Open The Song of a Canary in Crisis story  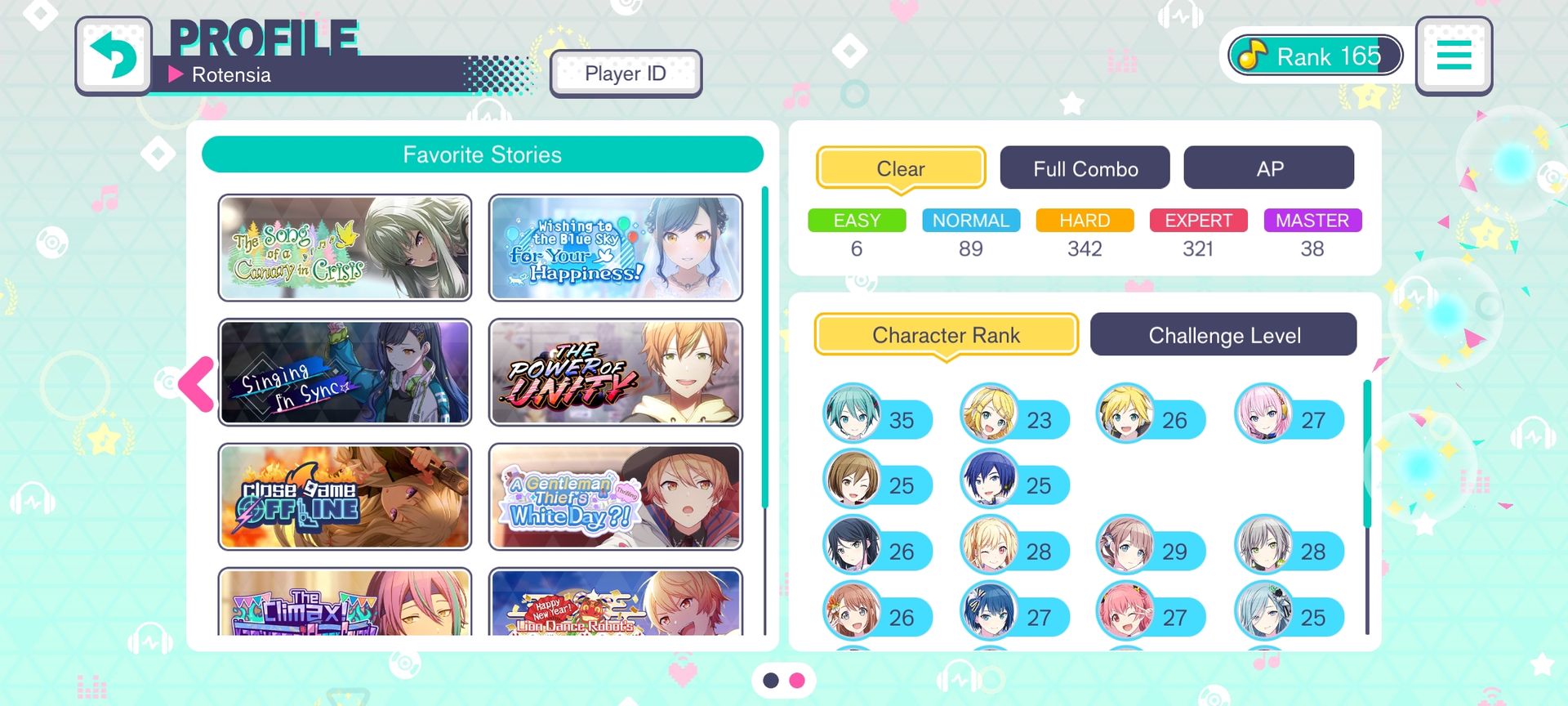[x=345, y=248]
